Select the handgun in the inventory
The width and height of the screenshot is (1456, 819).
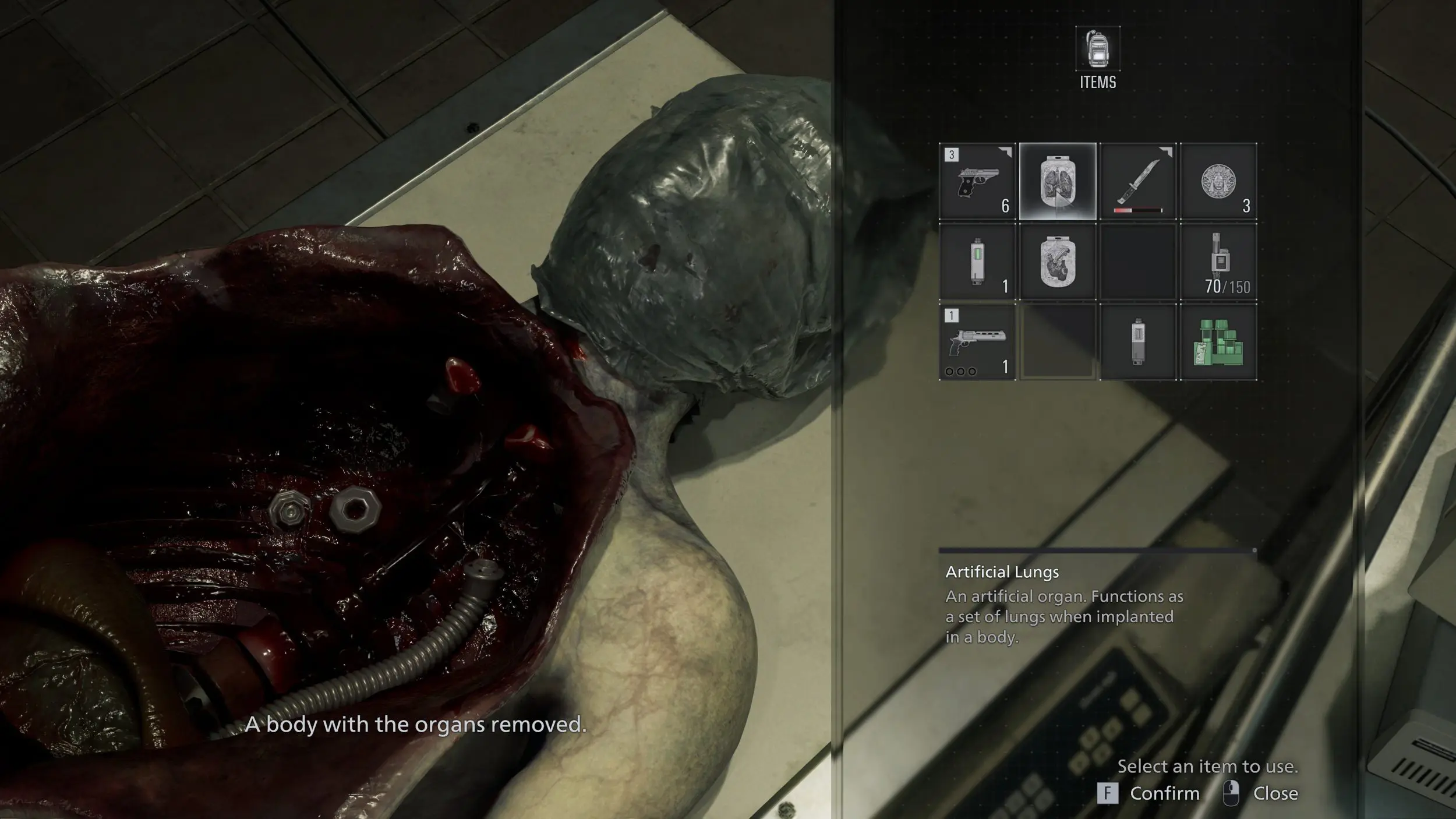[978, 181]
